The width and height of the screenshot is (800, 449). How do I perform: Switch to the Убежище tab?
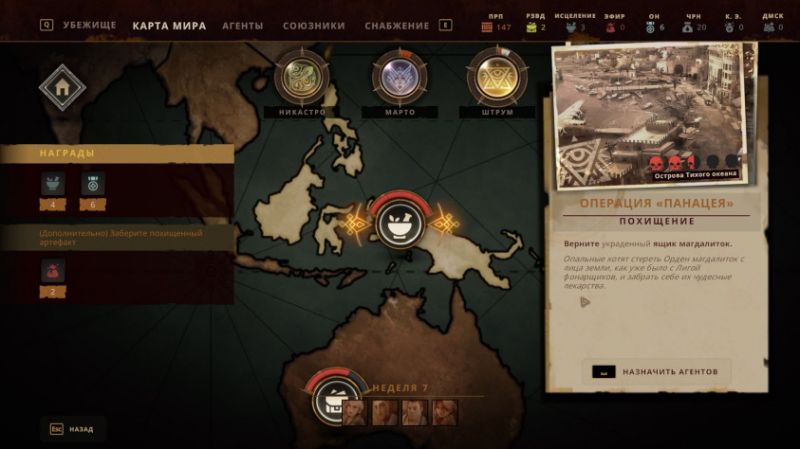(89, 25)
